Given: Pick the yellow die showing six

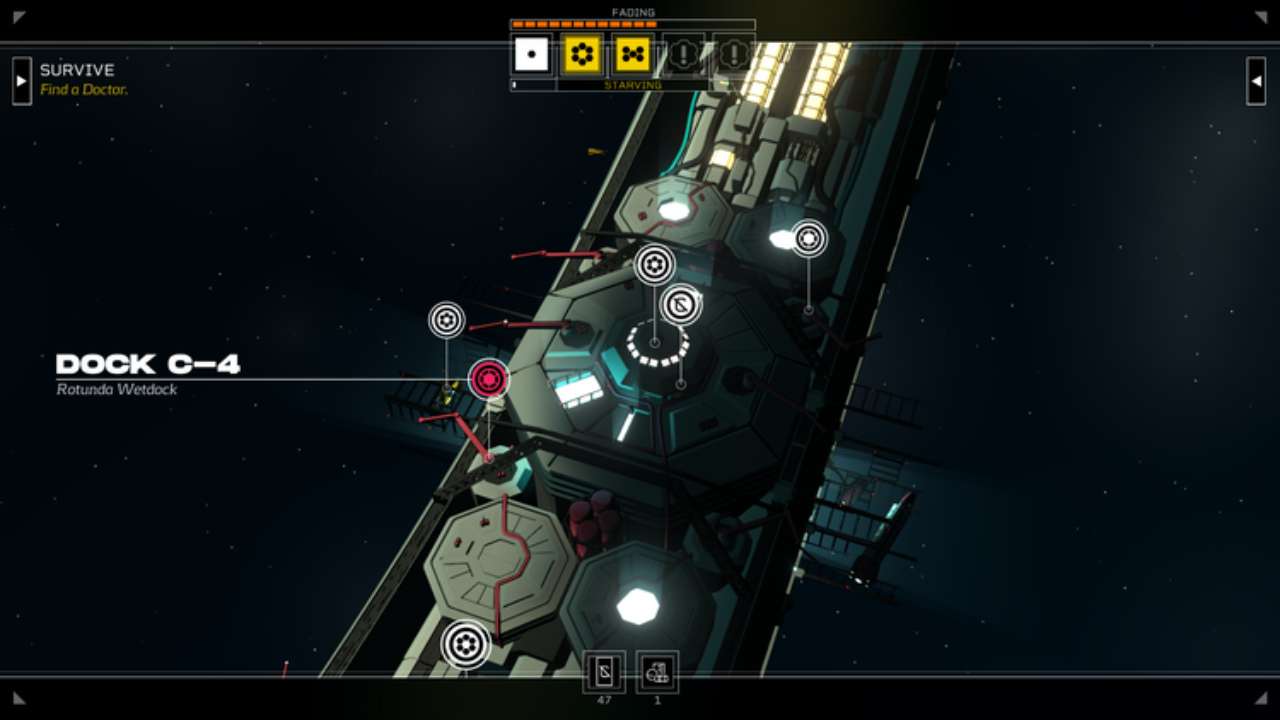Looking at the screenshot, I should coord(582,54).
